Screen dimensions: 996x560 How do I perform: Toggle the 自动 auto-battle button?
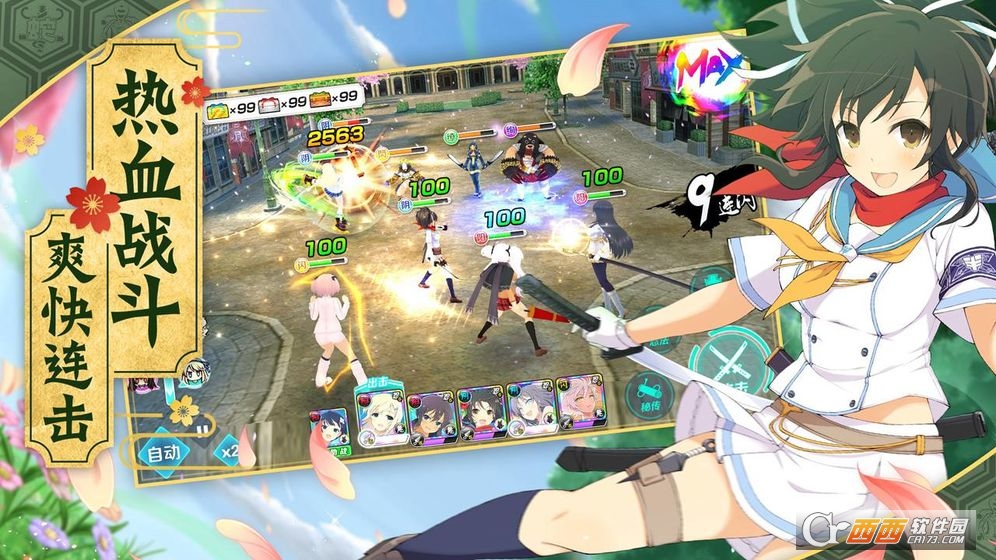click(163, 451)
